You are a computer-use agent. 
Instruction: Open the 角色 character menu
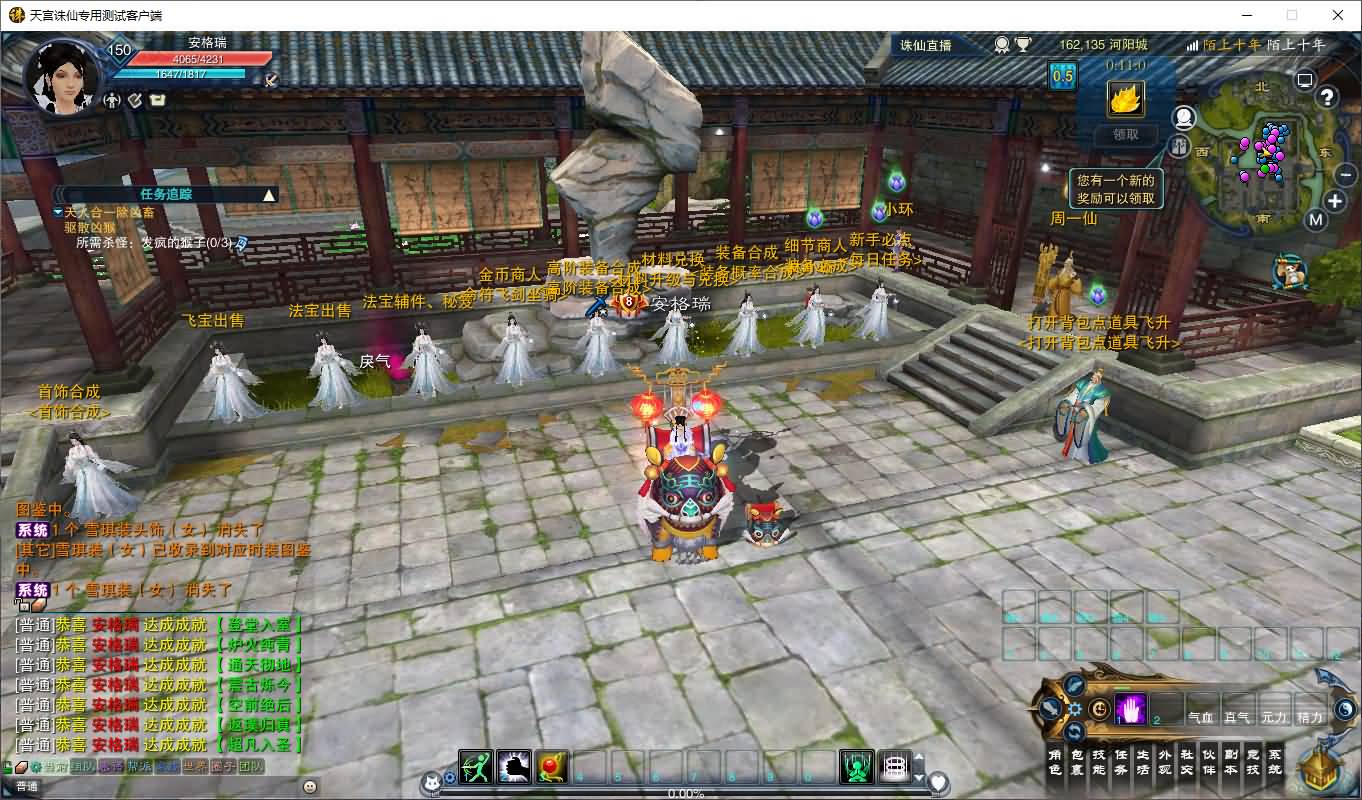1055,762
